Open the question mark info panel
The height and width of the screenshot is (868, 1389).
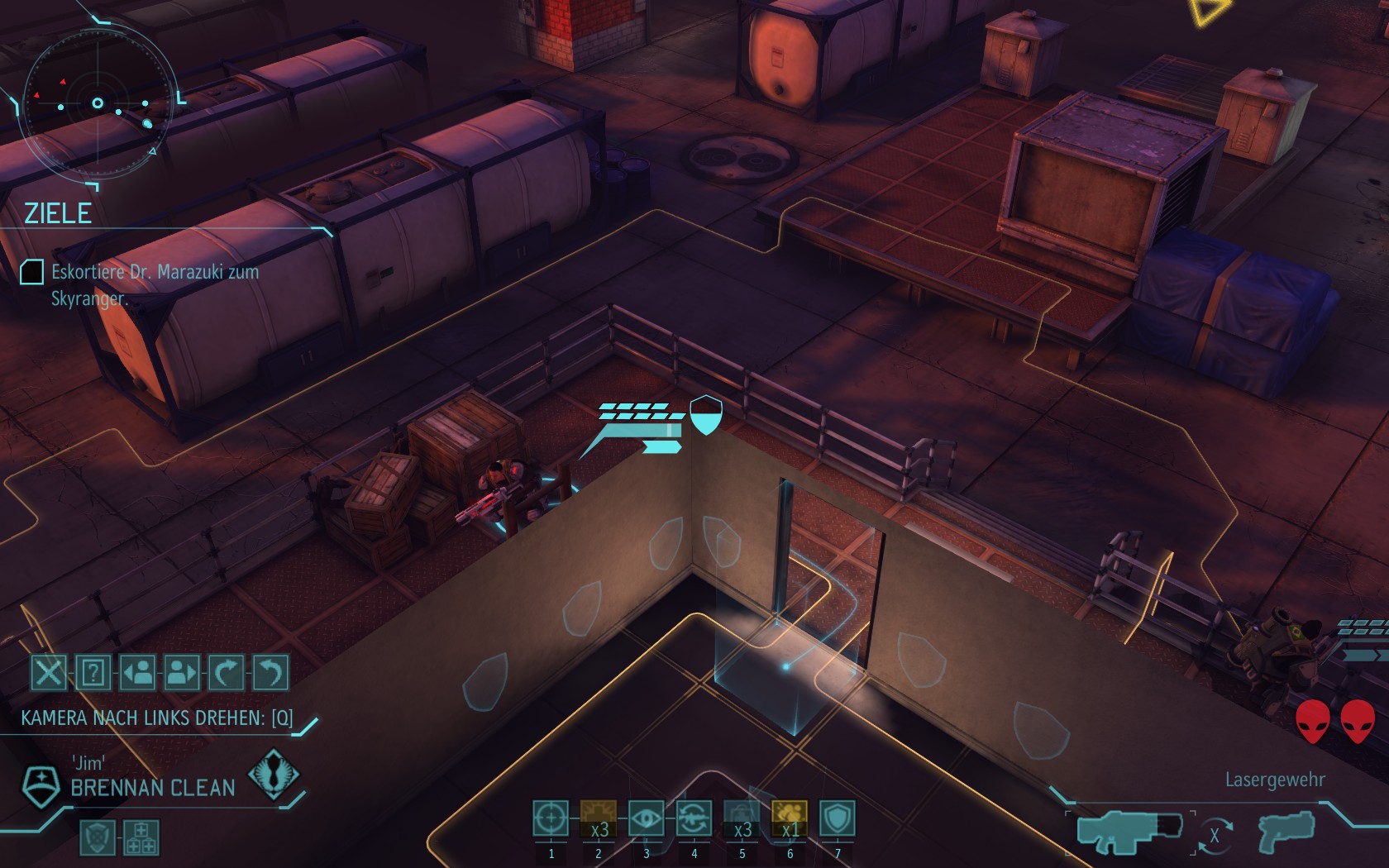click(93, 673)
